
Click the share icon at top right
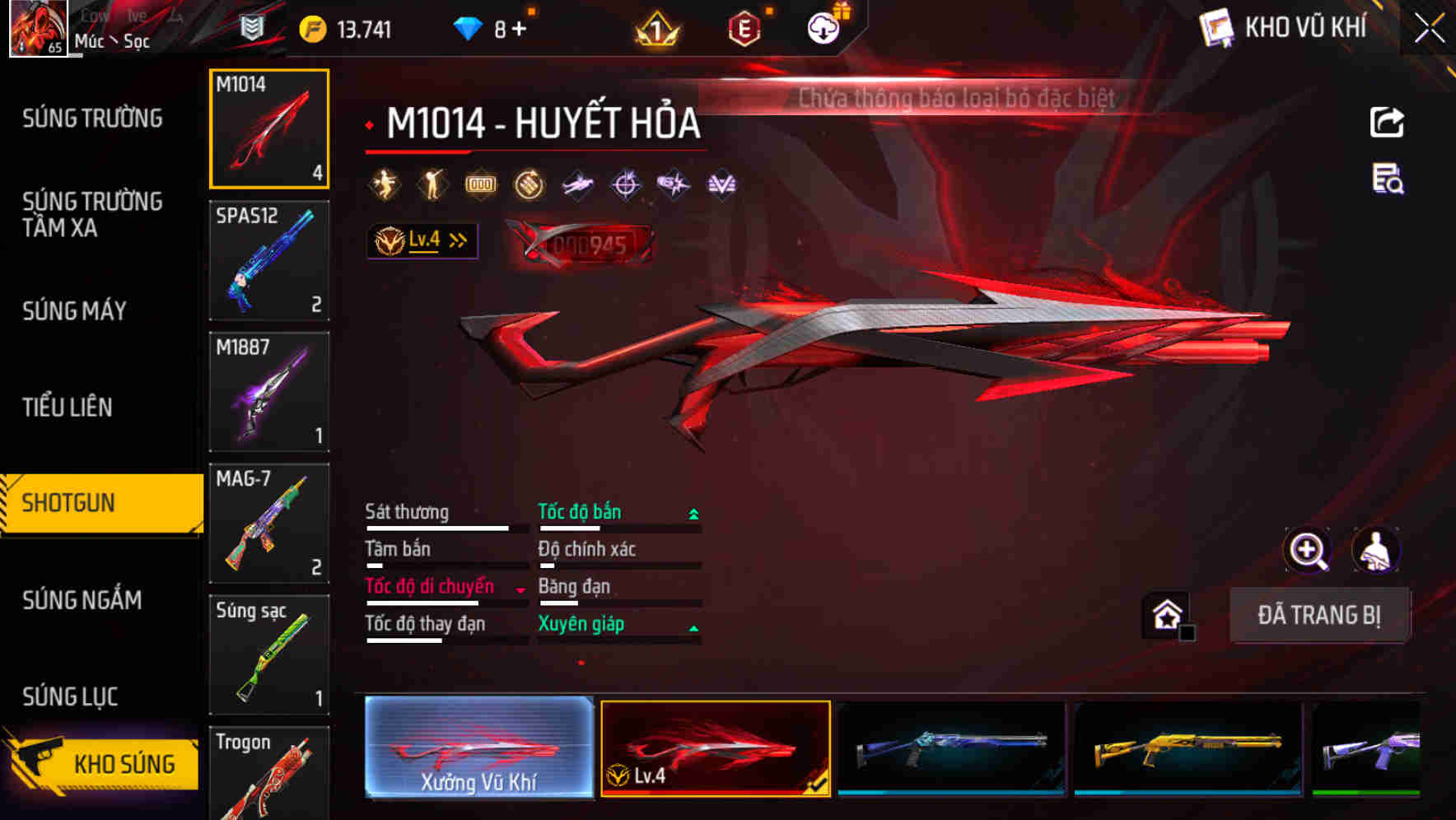pos(1388,120)
